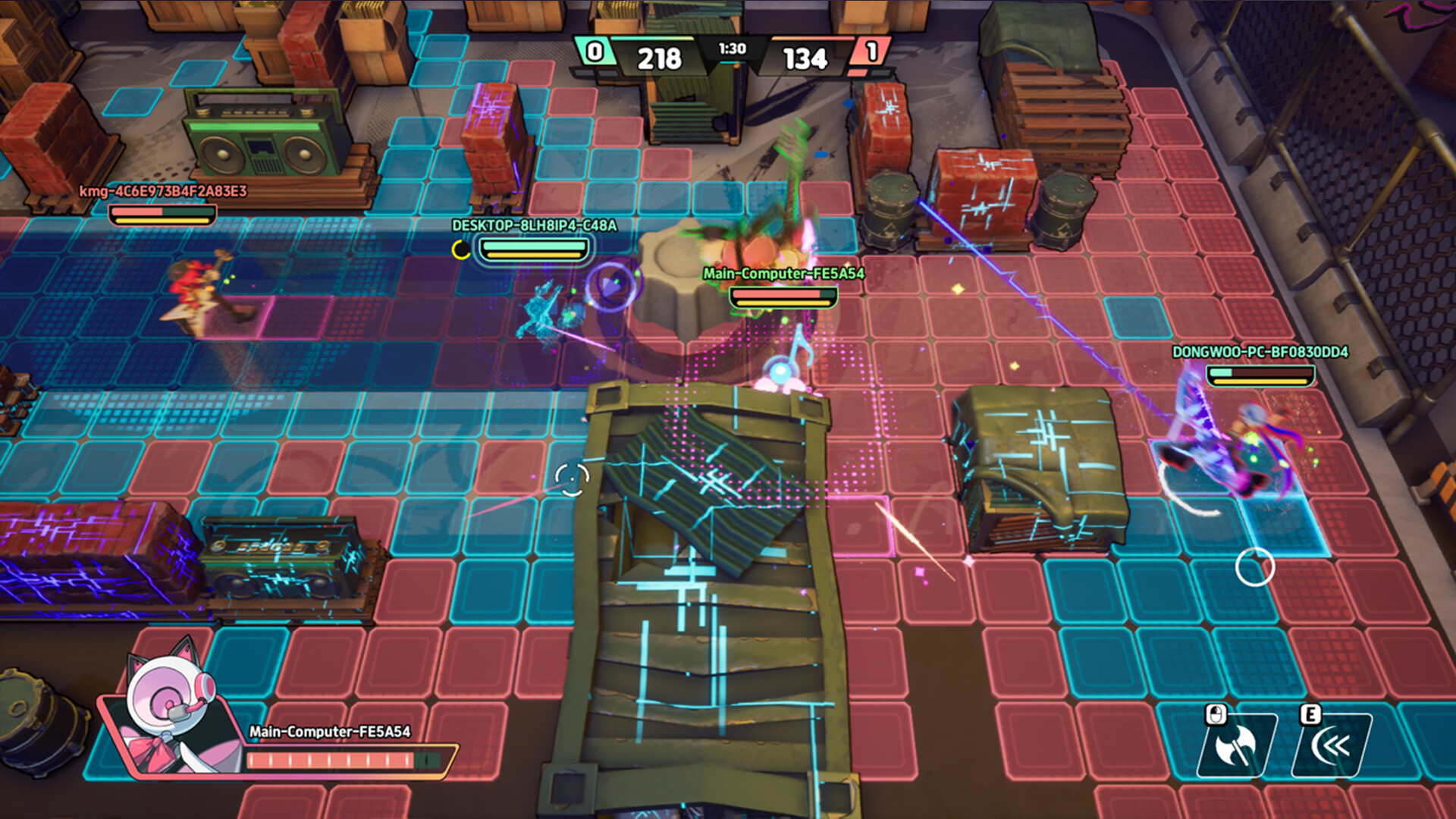This screenshot has height=819, width=1456.
Task: Select the DONGWOO-PC-BF0830DD4 nameplate
Action: [1260, 353]
